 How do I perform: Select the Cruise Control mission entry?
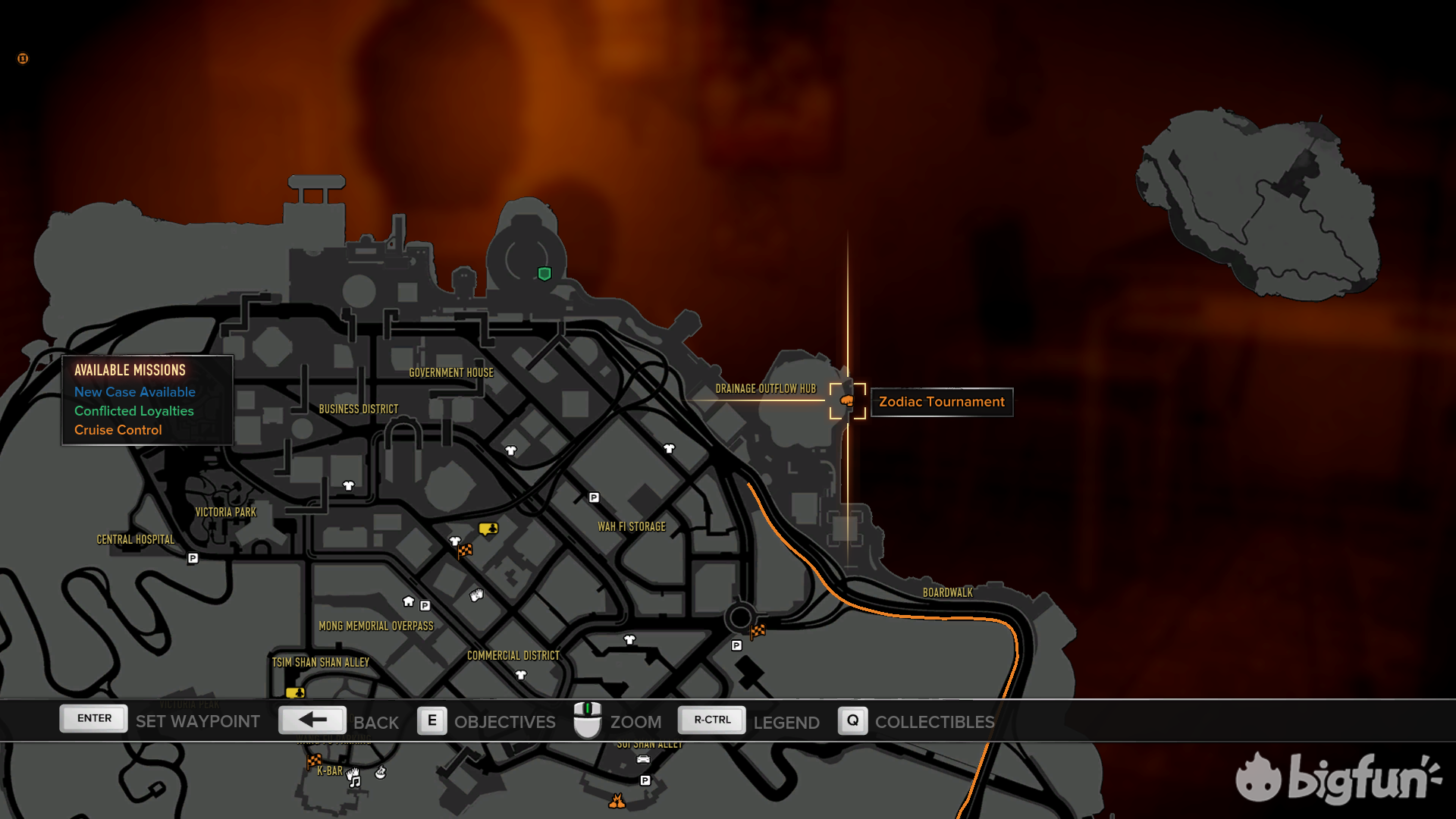tap(118, 430)
